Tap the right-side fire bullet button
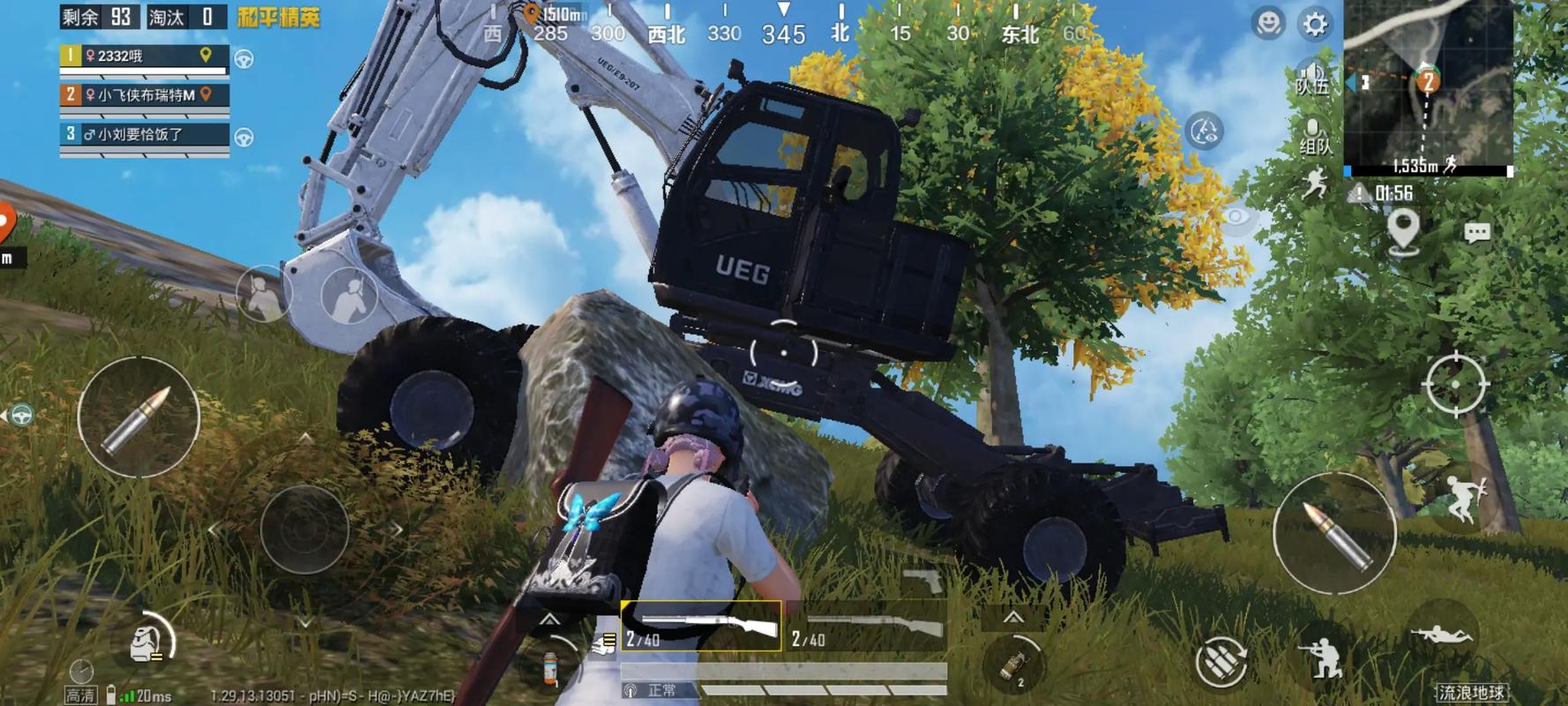The image size is (1568, 706). click(x=1333, y=532)
